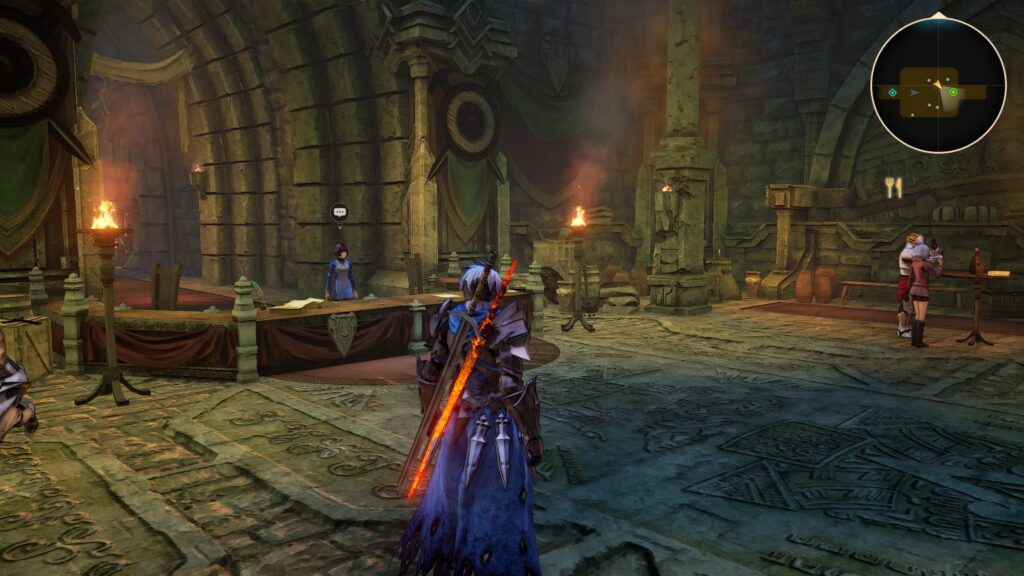Click the circular minimap
The image size is (1024, 576).
[937, 85]
